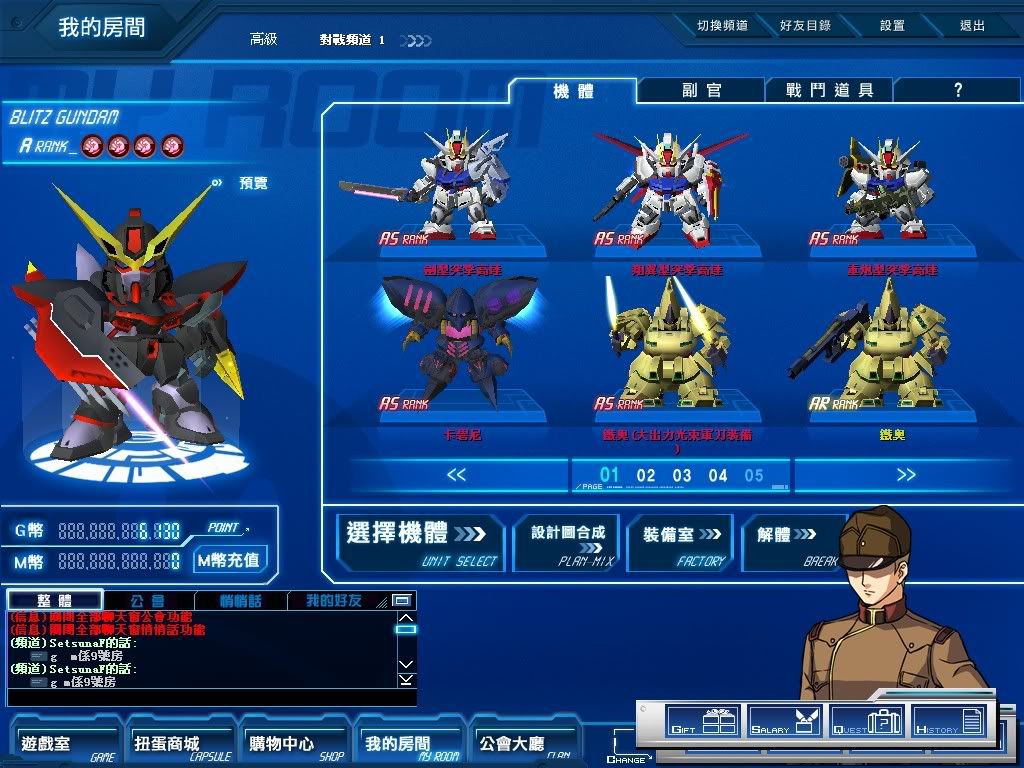Screen dimensions: 1024x768
Task: Switch to the 副官 tab
Action: [702, 91]
